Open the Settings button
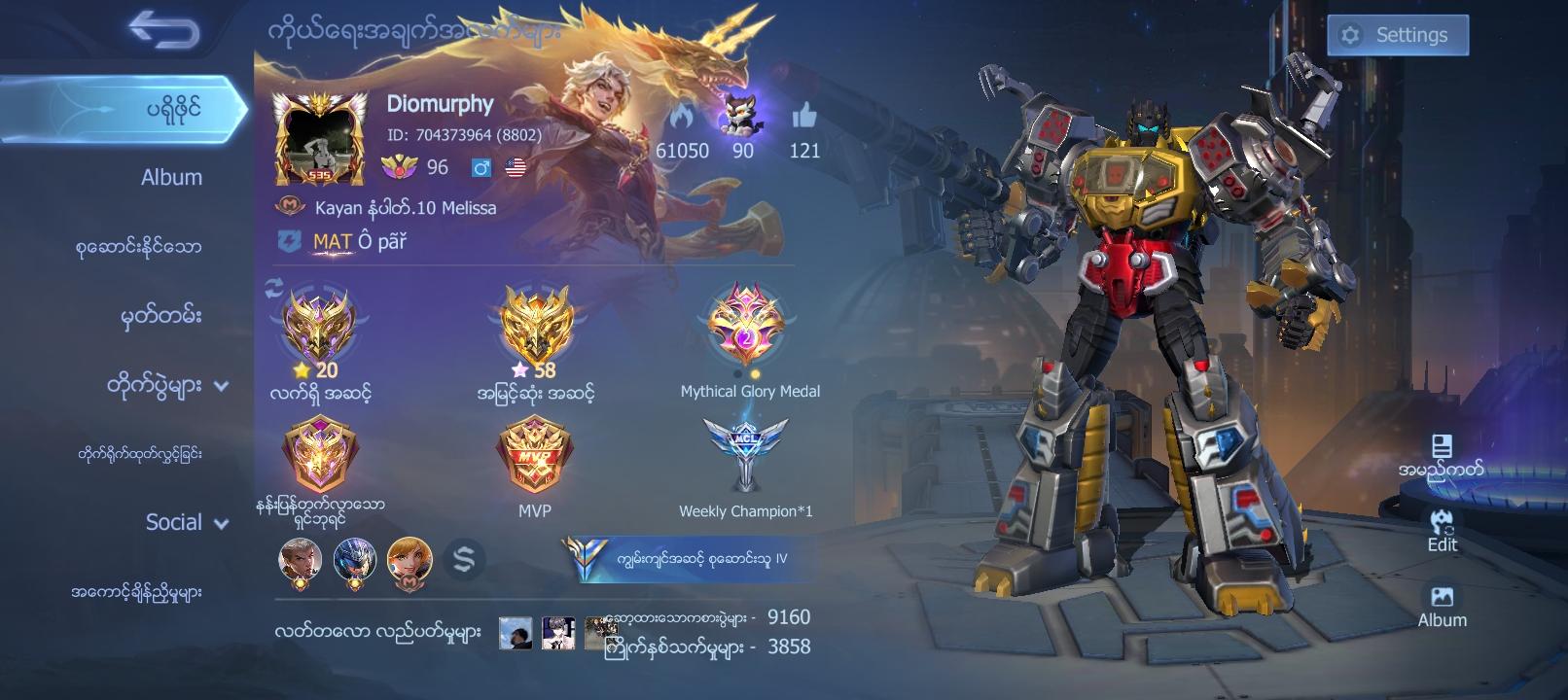Viewport: 1568px width, 700px height. [x=1398, y=34]
